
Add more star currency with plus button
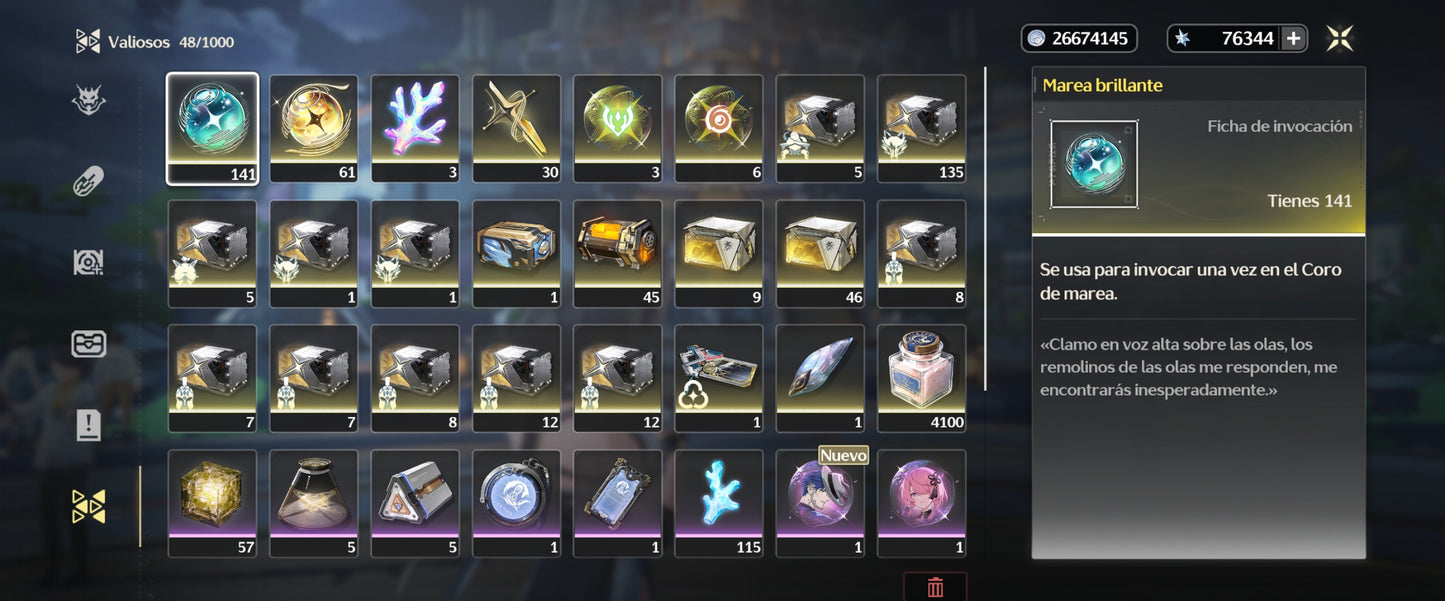[1293, 39]
